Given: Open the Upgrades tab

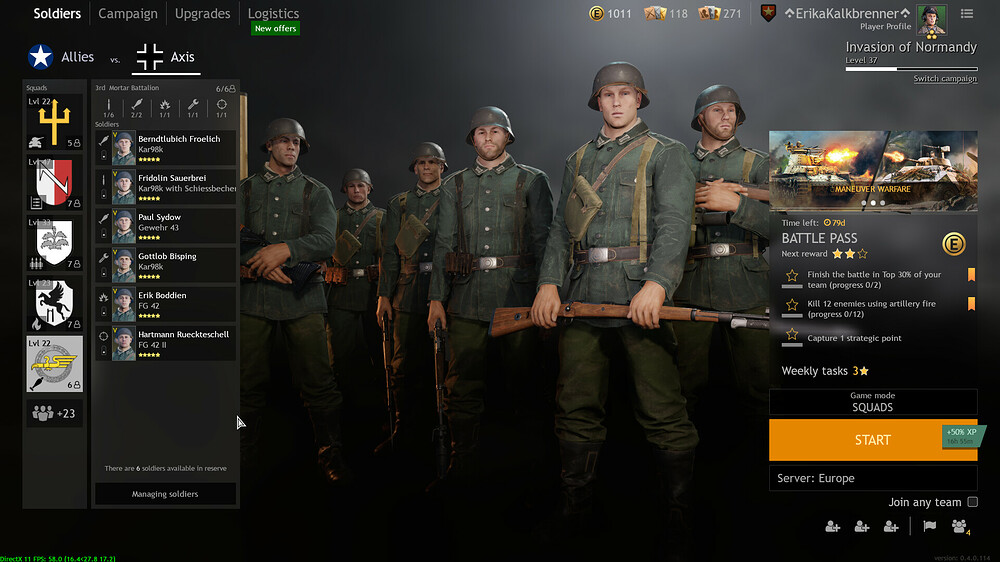Looking at the screenshot, I should [x=202, y=14].
